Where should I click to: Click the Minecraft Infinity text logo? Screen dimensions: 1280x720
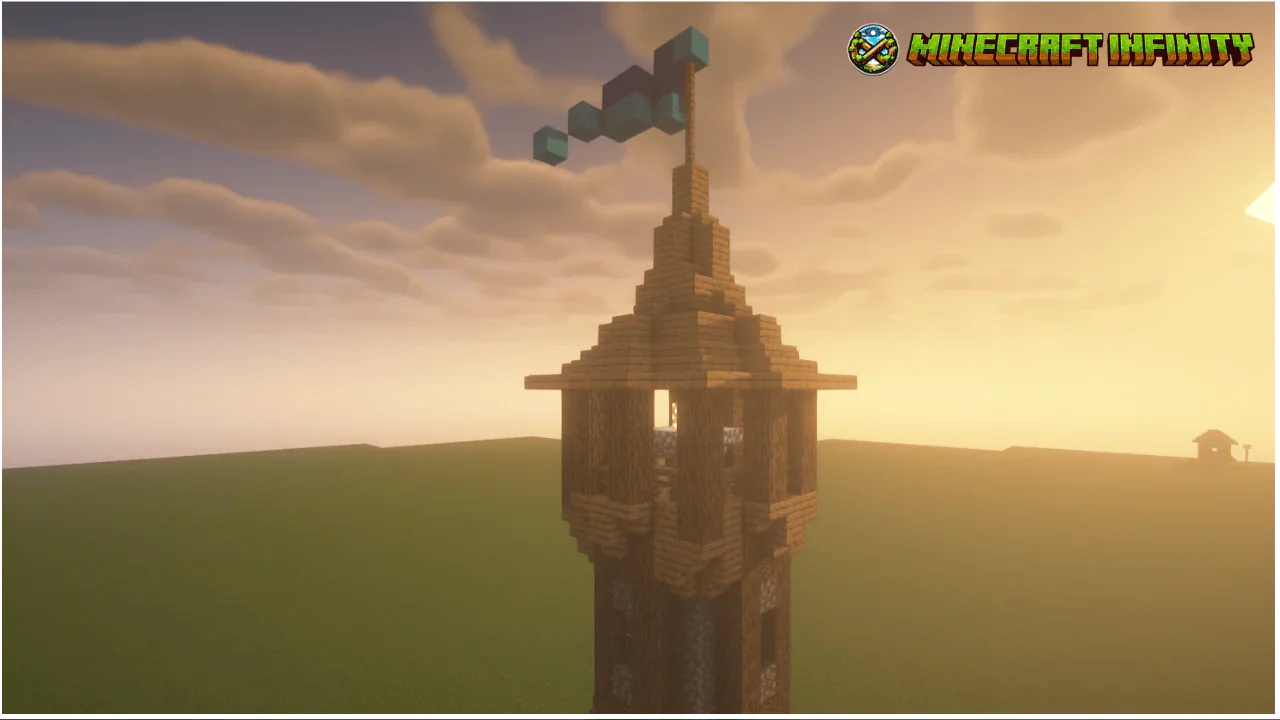coord(1080,49)
